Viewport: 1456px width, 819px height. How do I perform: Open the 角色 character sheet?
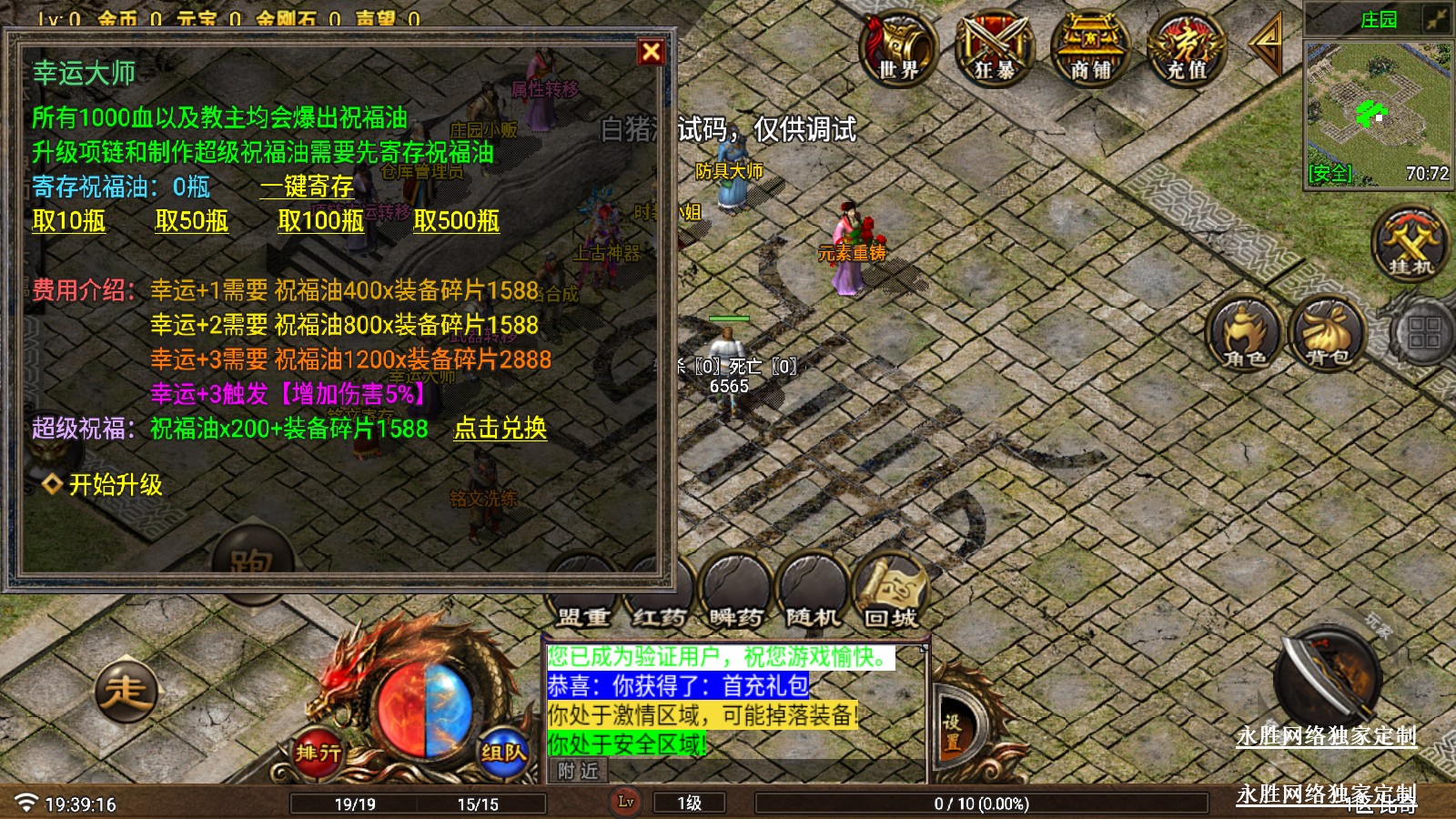coord(1245,333)
